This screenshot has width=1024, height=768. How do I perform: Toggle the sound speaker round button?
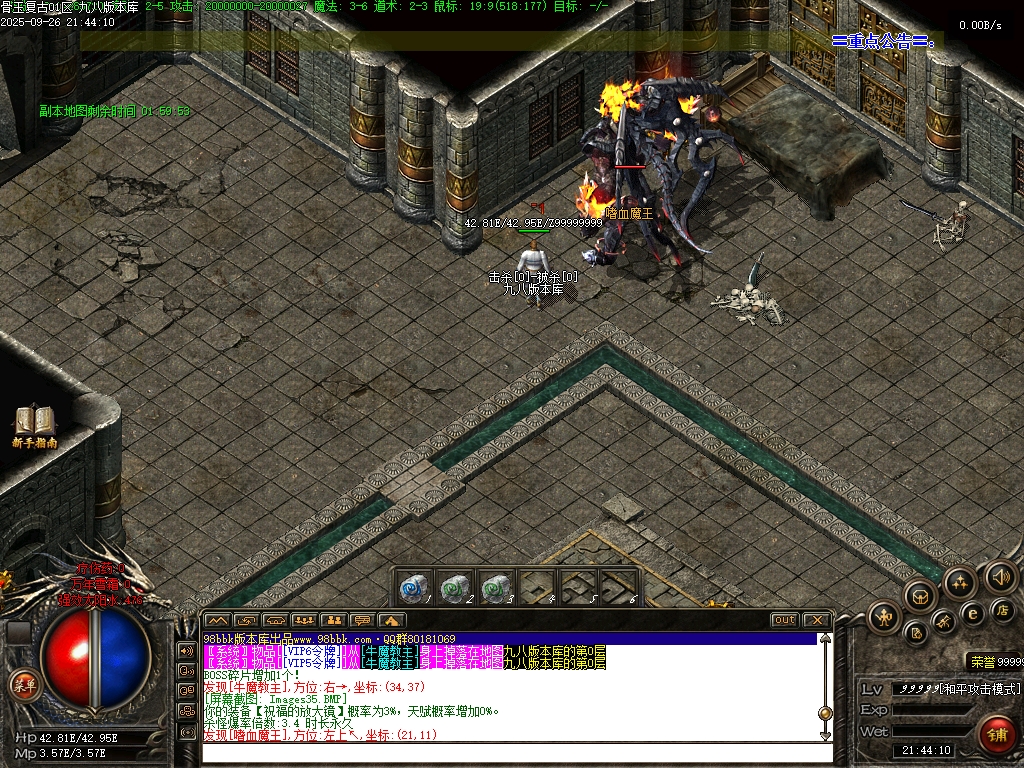[x=999, y=576]
